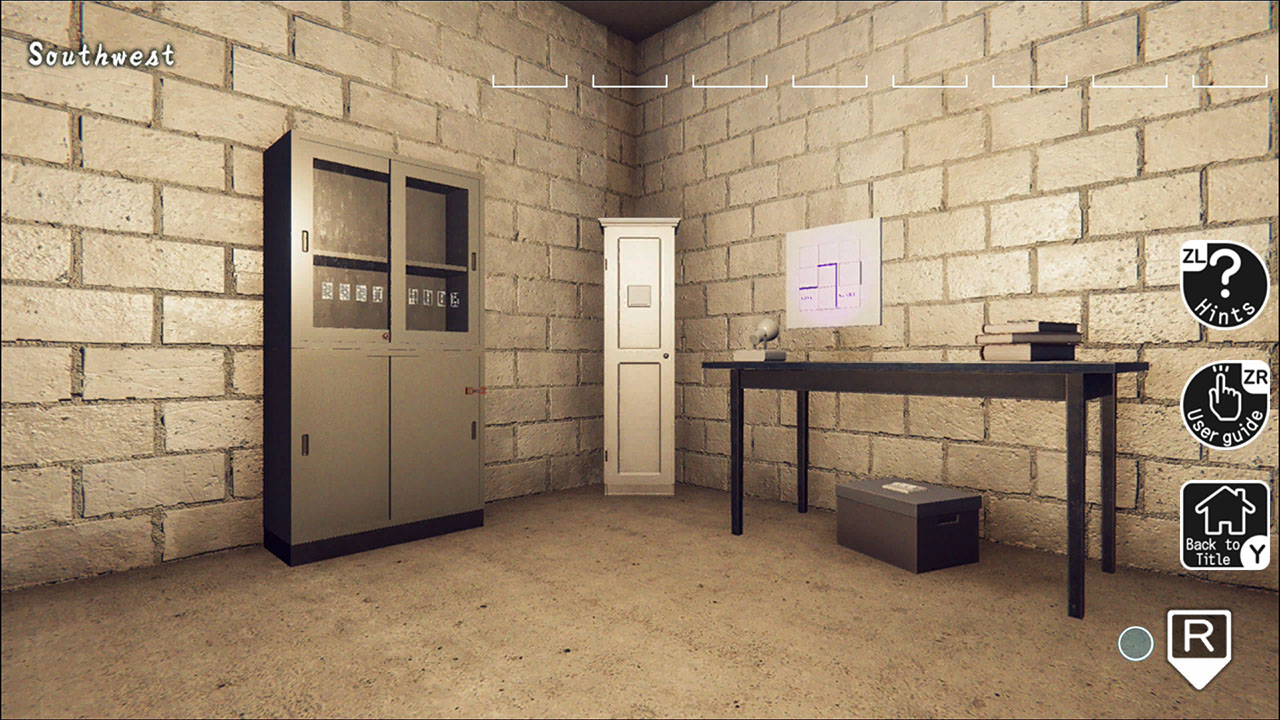Click the yellow Y badge on Back to Title

click(x=1253, y=549)
